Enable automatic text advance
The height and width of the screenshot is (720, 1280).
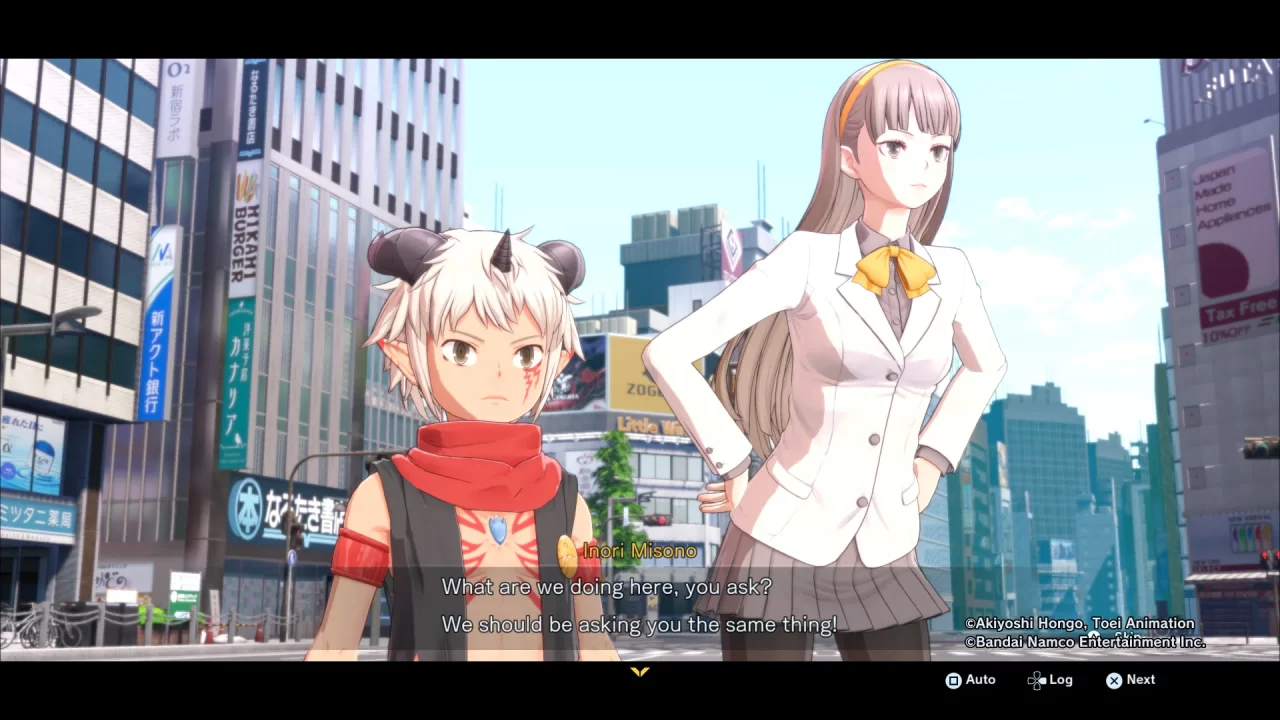pos(970,680)
